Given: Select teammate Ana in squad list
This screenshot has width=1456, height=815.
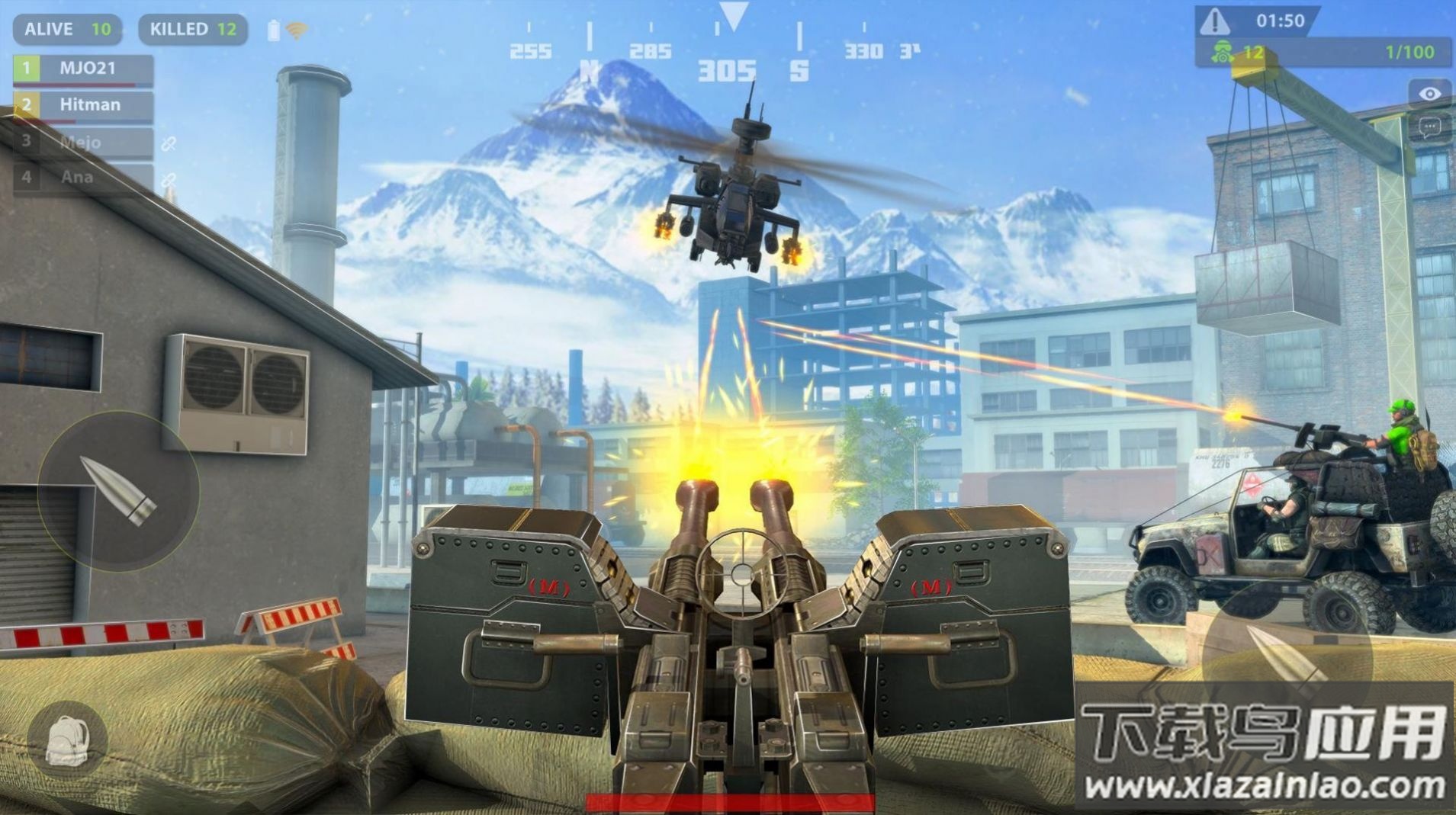Looking at the screenshot, I should pos(84,178).
